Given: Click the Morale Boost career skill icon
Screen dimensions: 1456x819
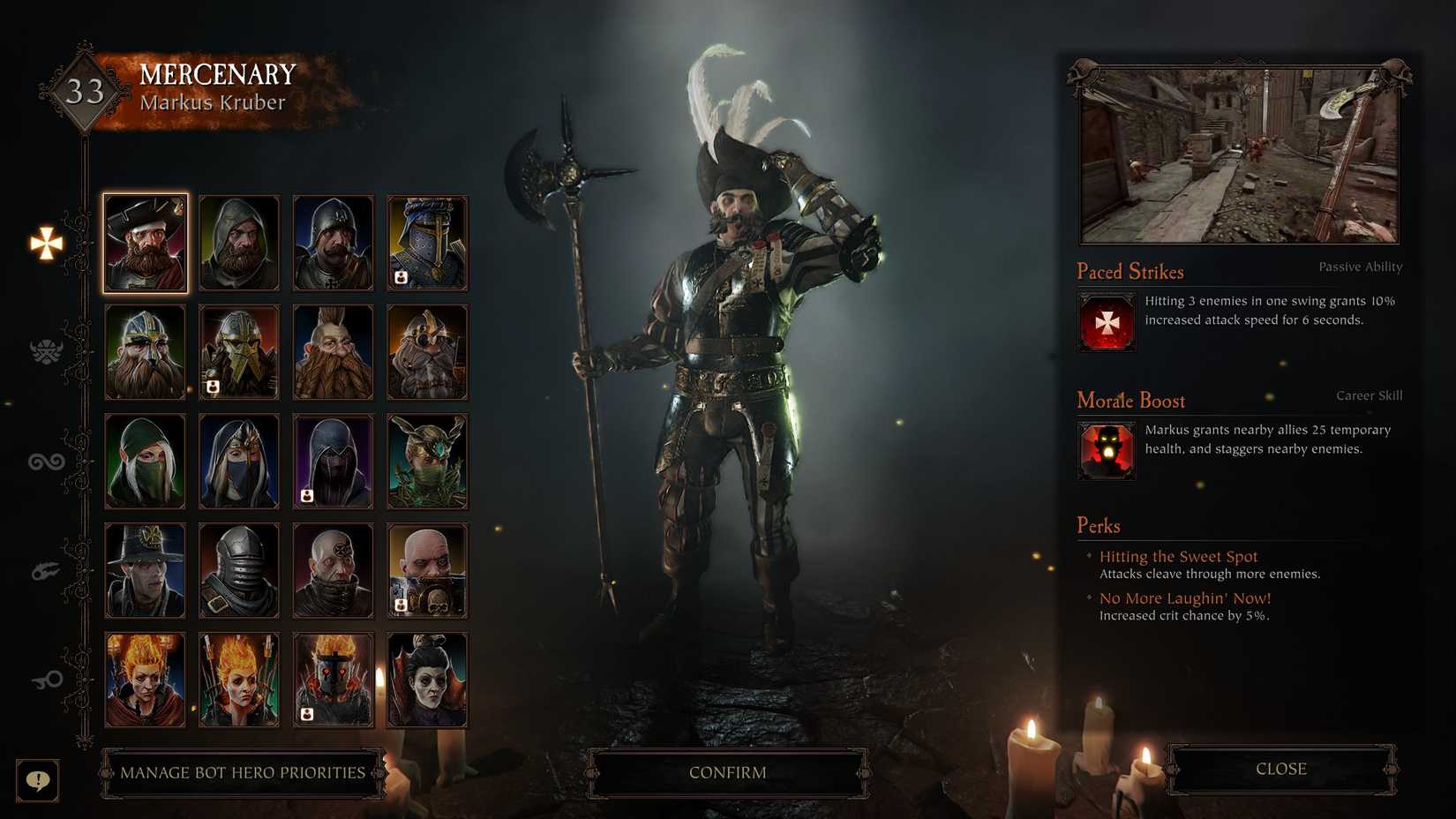Looking at the screenshot, I should pos(1106,451).
